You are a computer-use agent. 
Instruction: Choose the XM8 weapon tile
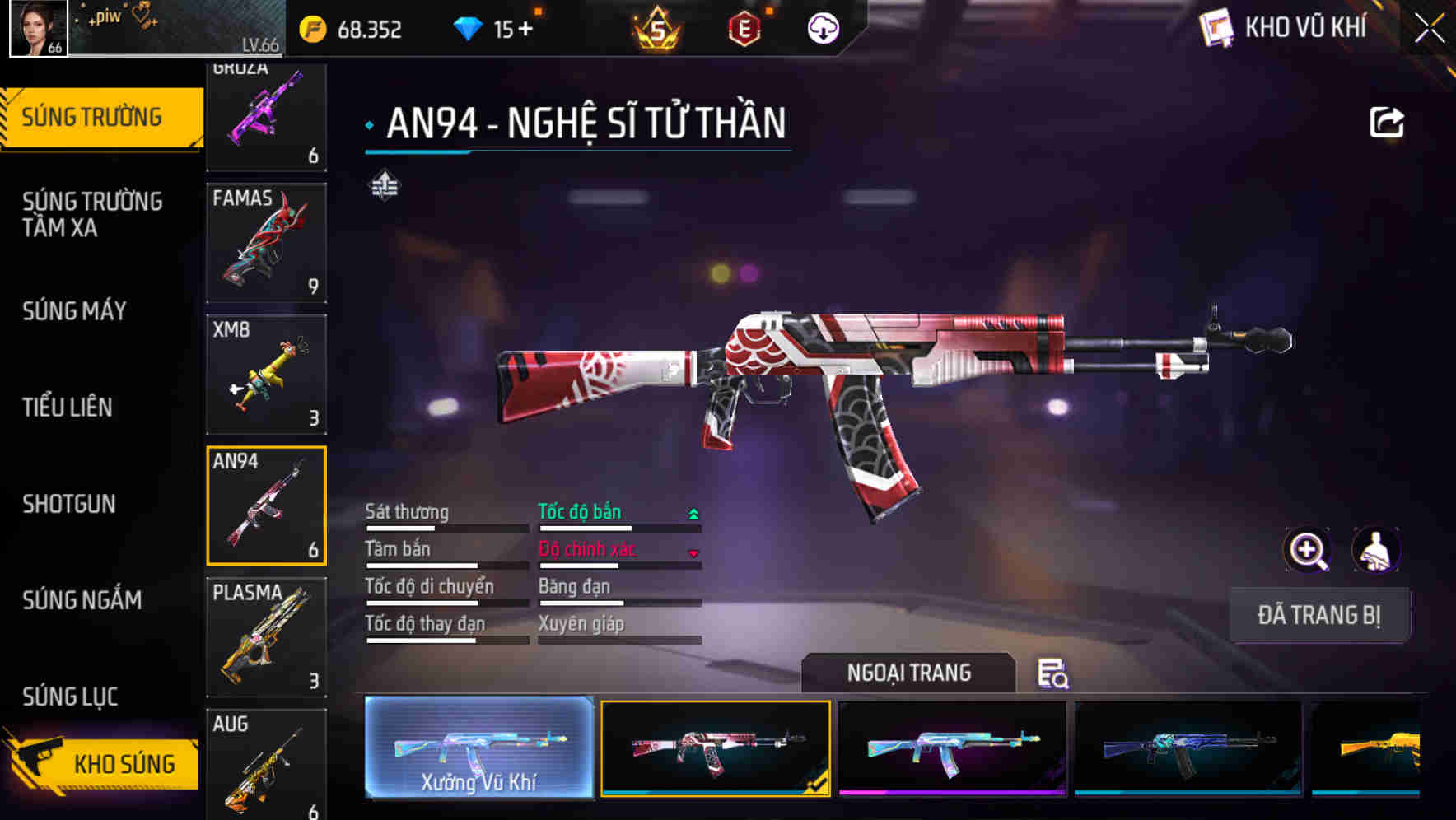point(266,374)
